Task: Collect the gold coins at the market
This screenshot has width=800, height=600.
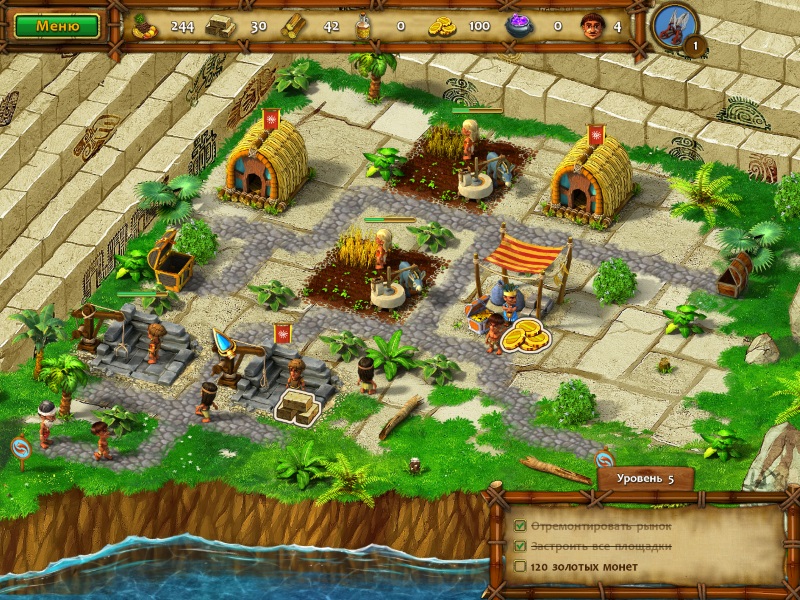Action: [x=524, y=335]
